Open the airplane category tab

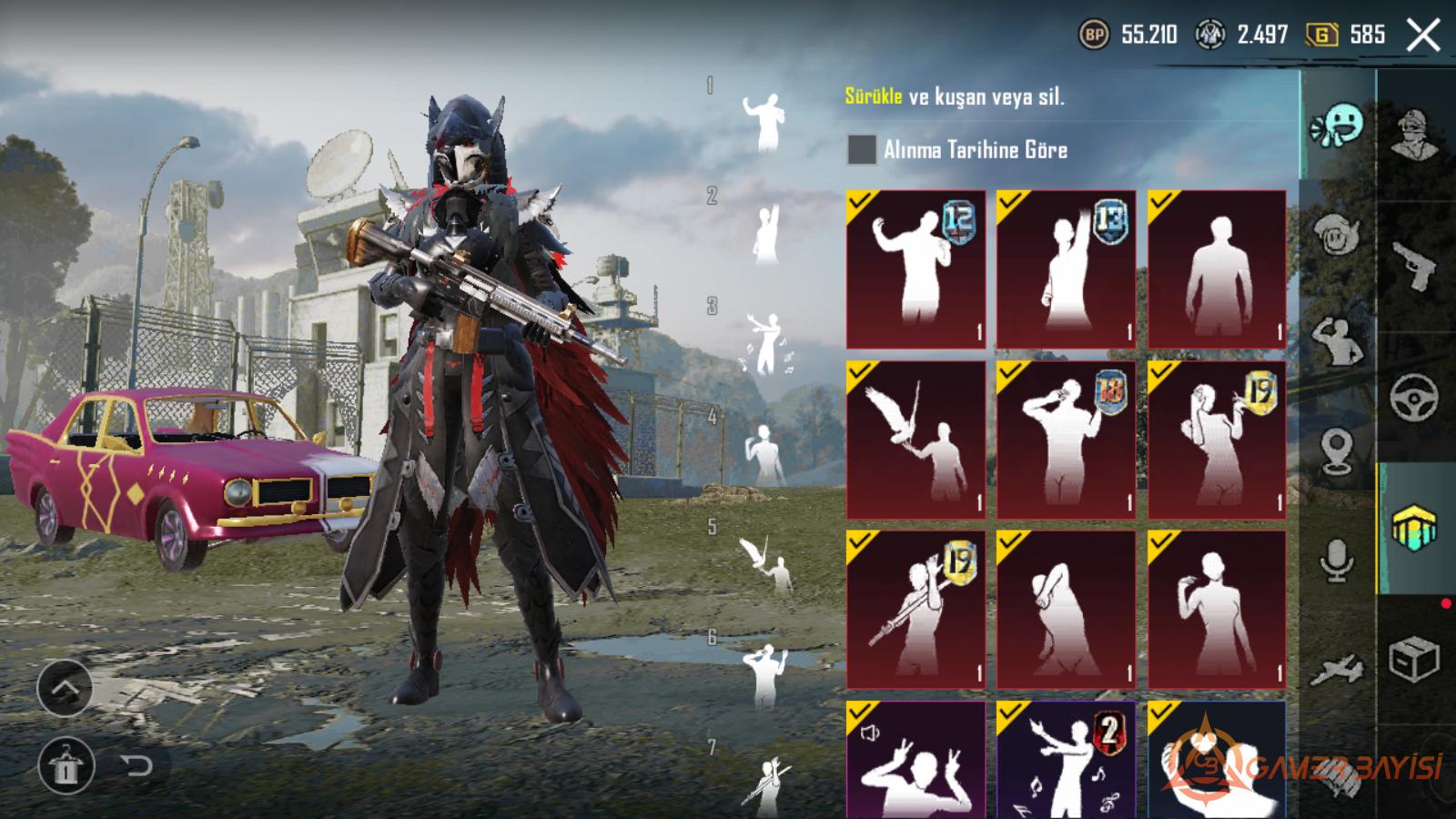click(1336, 671)
